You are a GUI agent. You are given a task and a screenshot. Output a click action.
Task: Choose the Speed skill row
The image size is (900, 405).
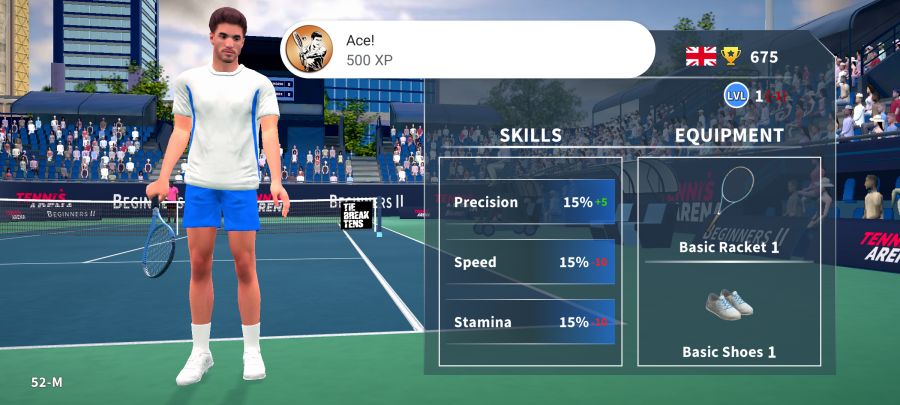pos(530,262)
